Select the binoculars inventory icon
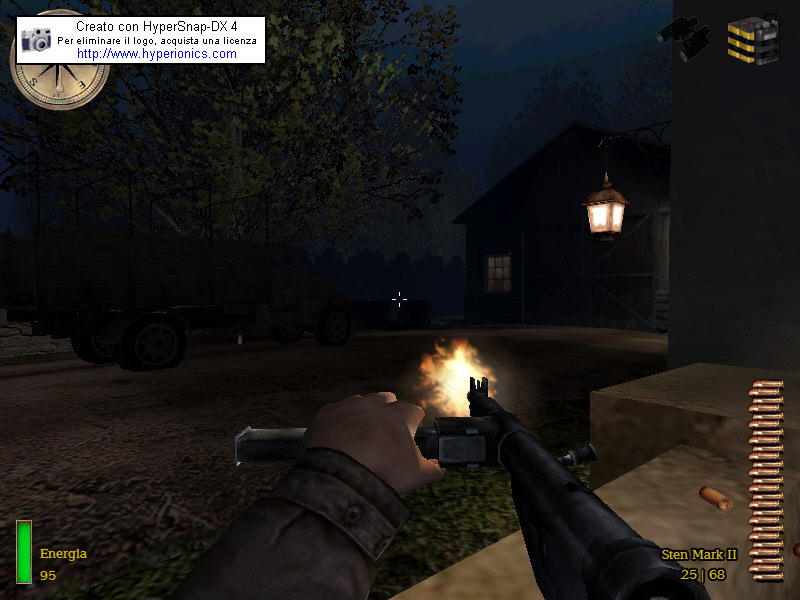This screenshot has height=600, width=800. (684, 38)
